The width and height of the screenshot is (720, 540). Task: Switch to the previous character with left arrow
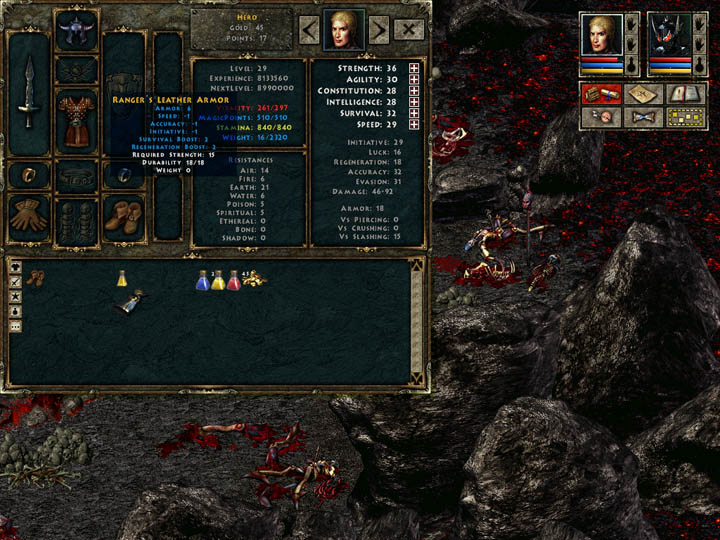click(x=308, y=30)
